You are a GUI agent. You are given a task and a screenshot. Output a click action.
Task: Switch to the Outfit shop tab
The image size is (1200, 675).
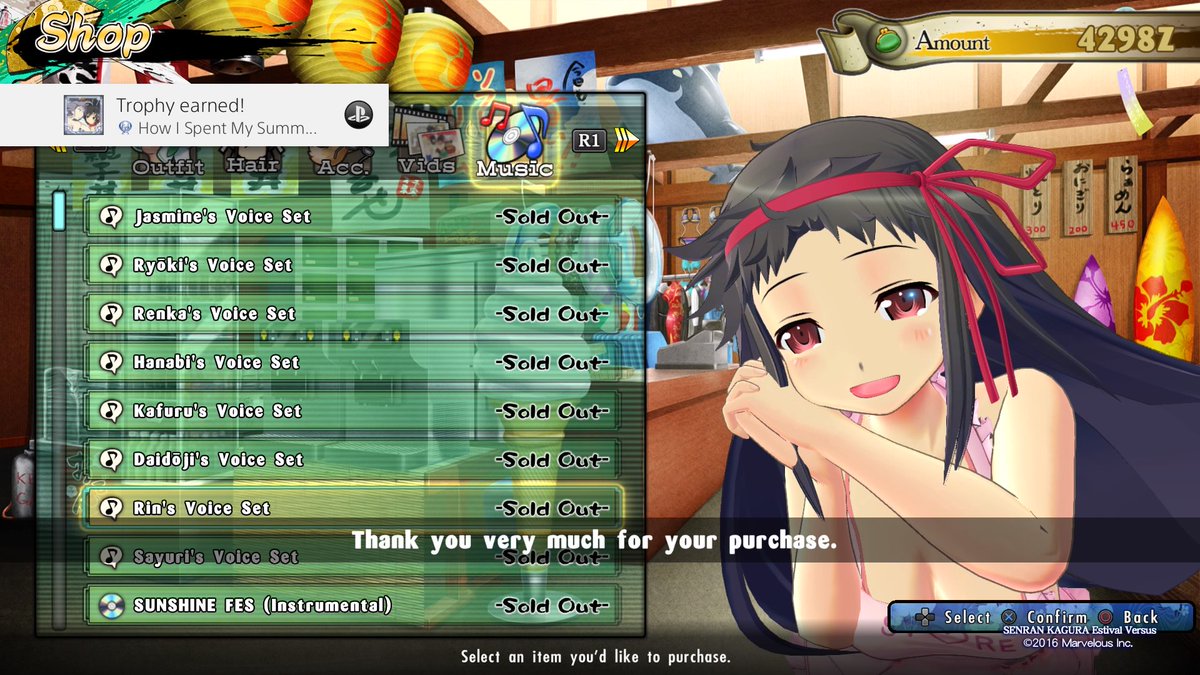point(168,164)
